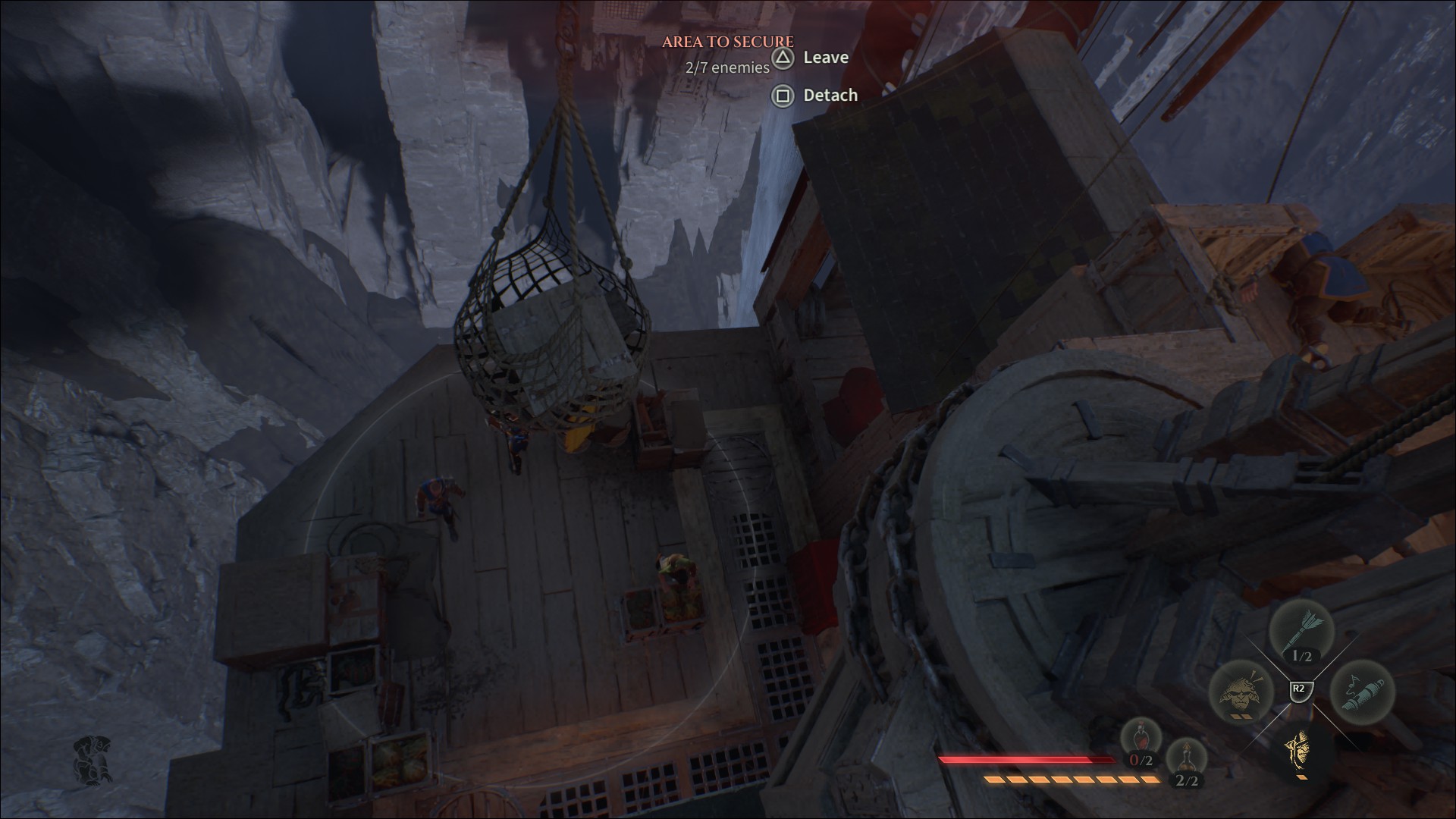Click the 1/2 ammo counter on the javelin ability
This screenshot has height=819, width=1456.
click(x=1301, y=657)
